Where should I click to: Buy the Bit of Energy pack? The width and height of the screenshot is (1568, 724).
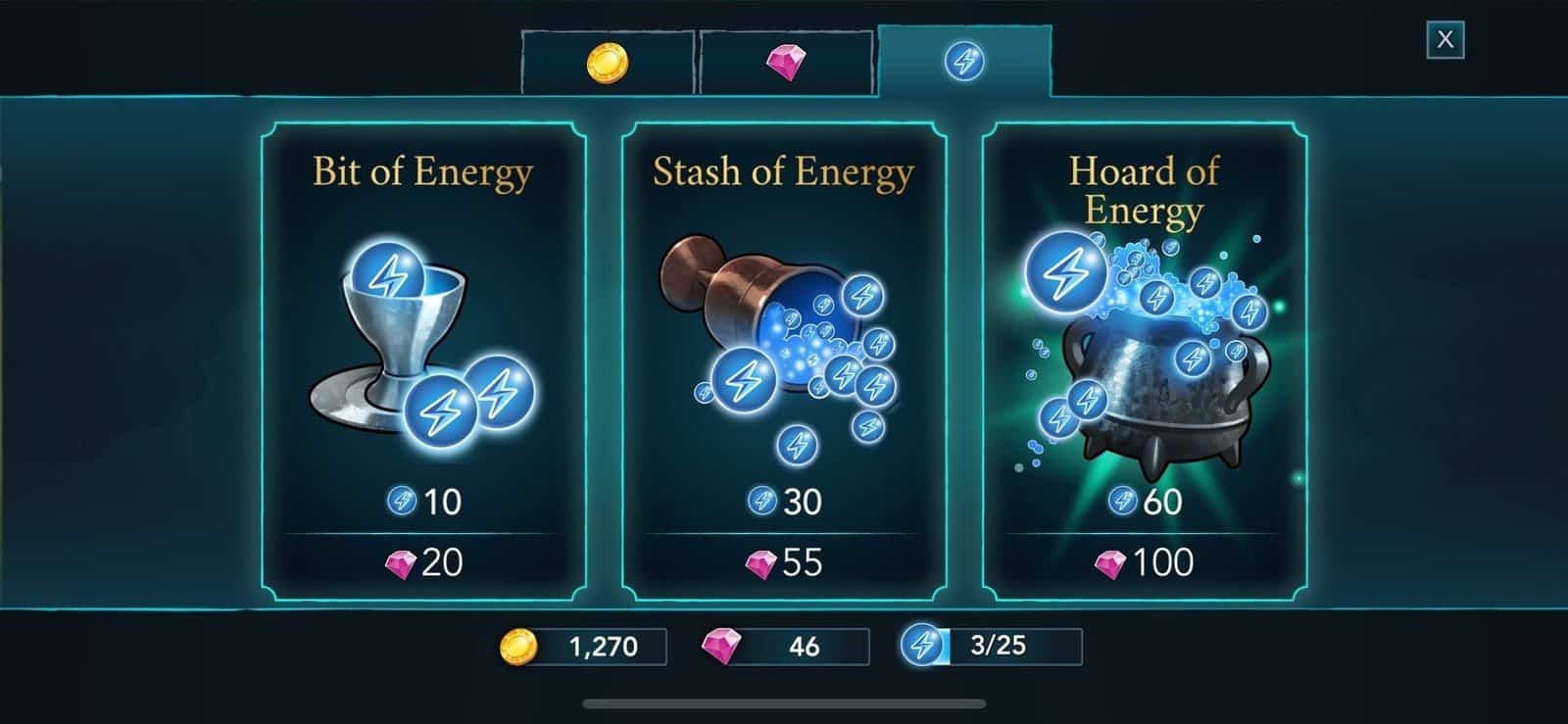423,361
